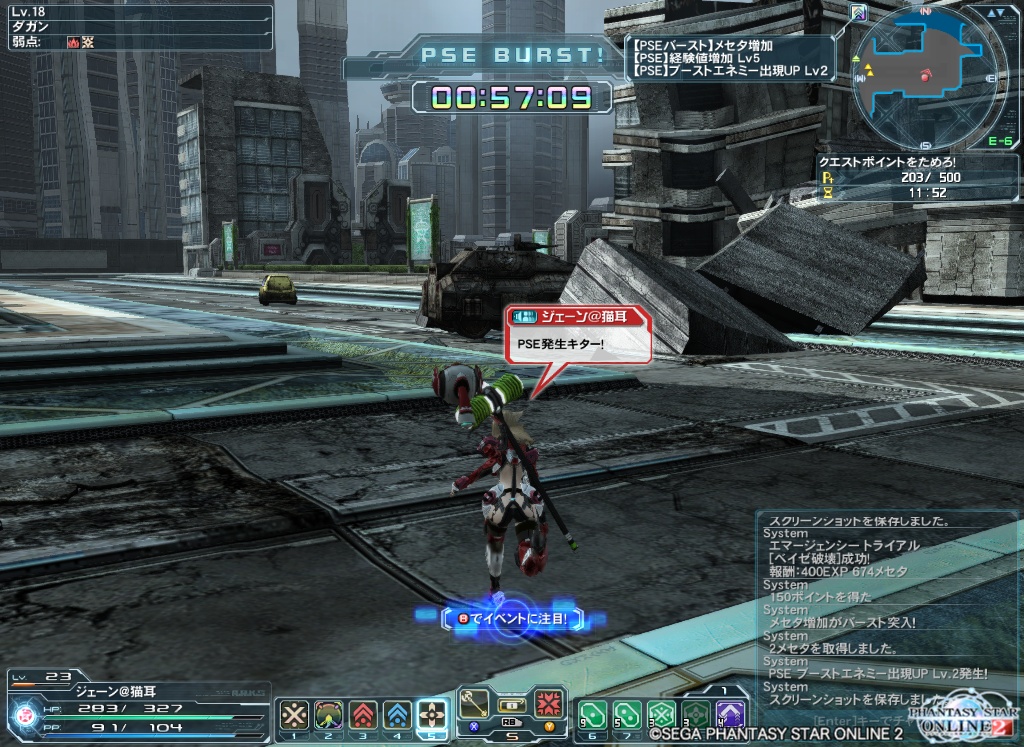Select the equipped rod weapon icon
1024x747 pixels.
click(474, 700)
